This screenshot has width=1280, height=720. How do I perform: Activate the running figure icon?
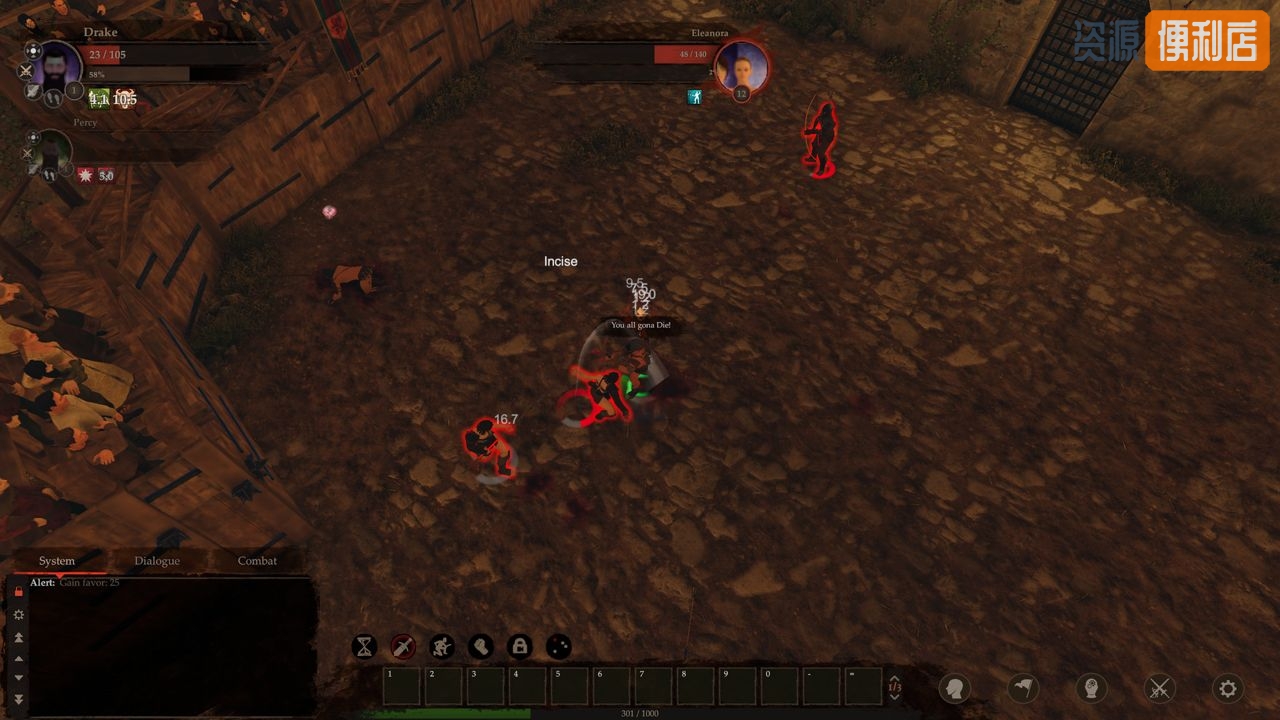pyautogui.click(x=442, y=647)
